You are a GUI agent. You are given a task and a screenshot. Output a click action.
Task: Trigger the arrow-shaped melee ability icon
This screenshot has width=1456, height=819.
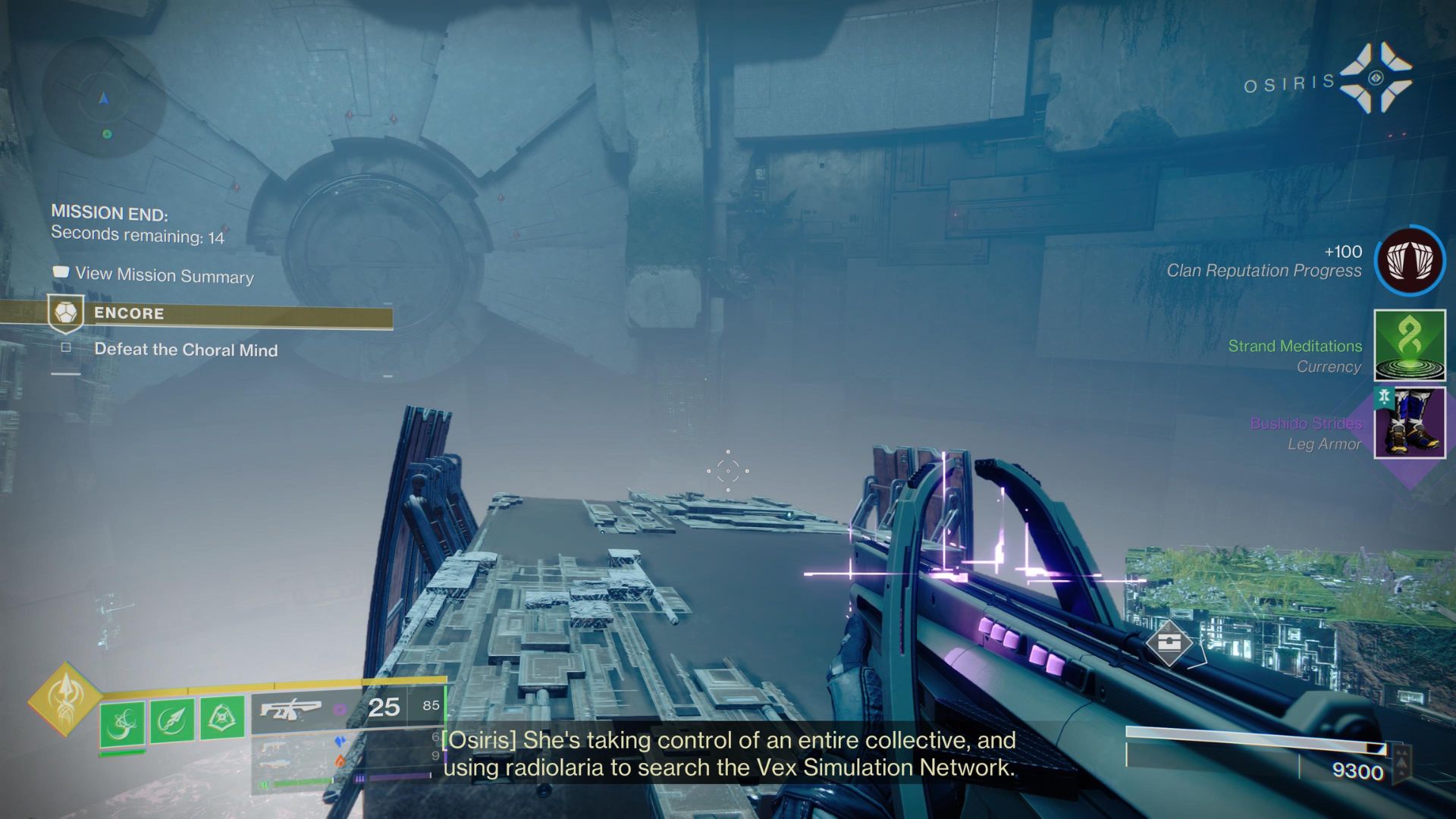172,720
